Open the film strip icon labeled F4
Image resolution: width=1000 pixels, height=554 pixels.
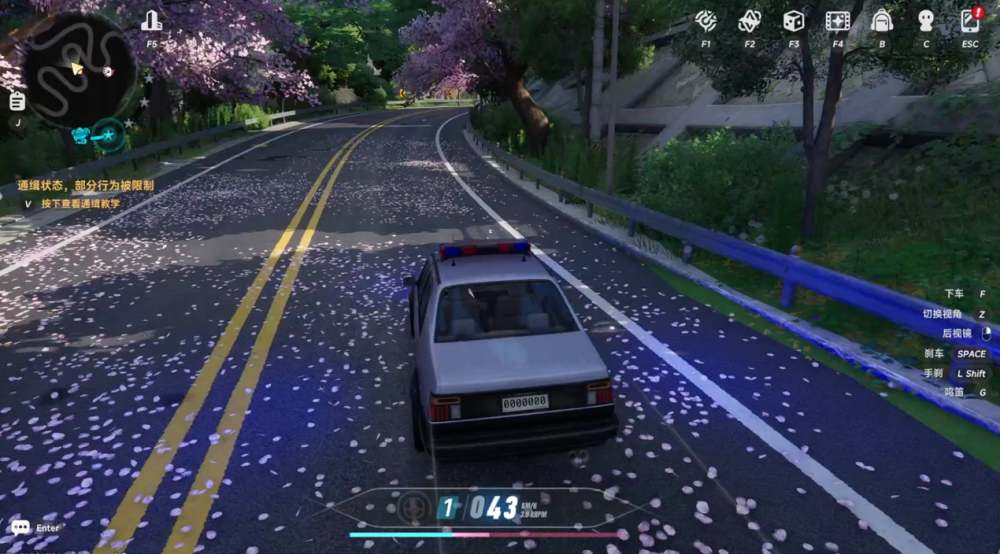(838, 21)
